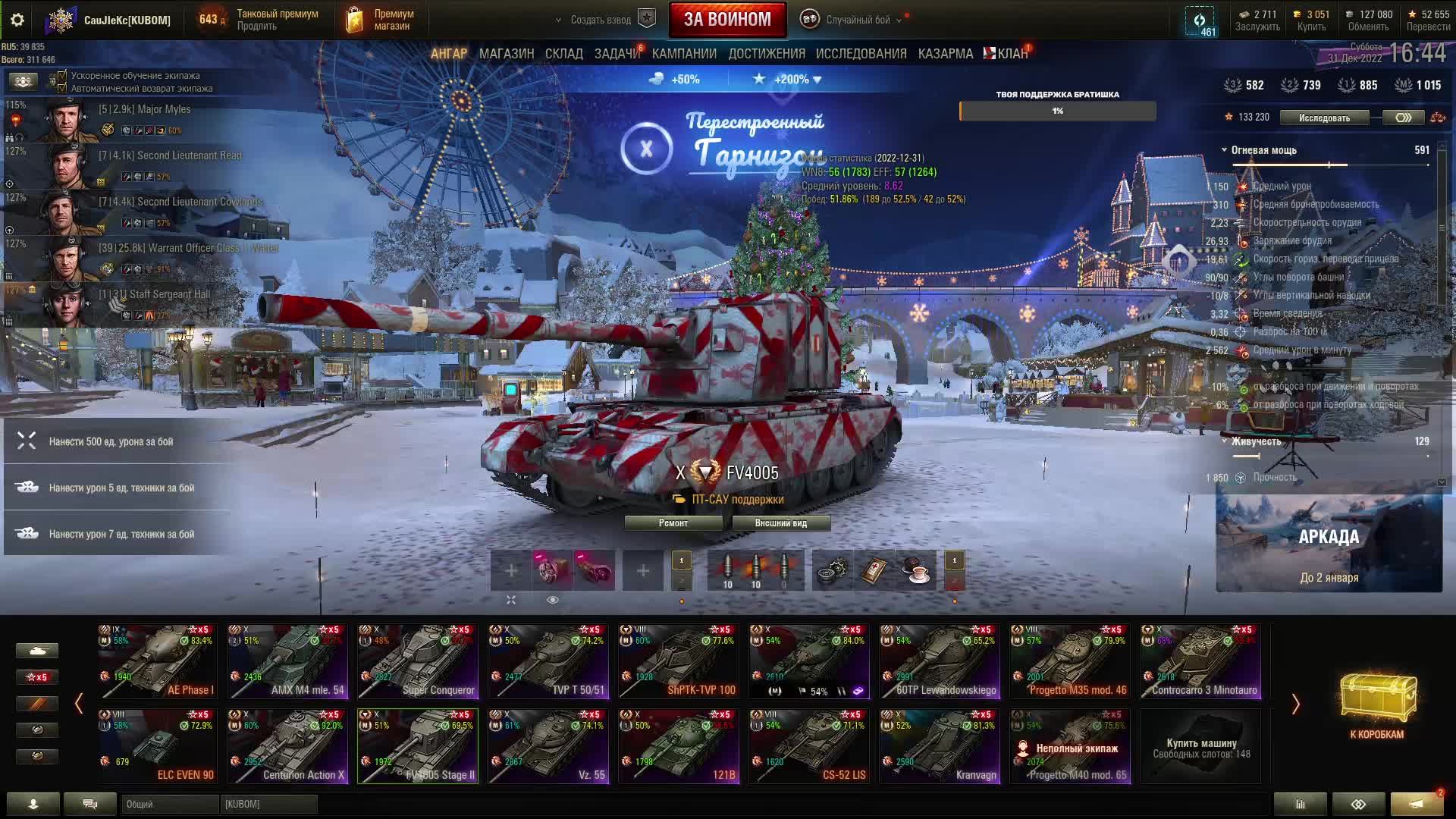1456x819 pixels.
Task: Open the settings gear menu
Action: pyautogui.click(x=17, y=20)
